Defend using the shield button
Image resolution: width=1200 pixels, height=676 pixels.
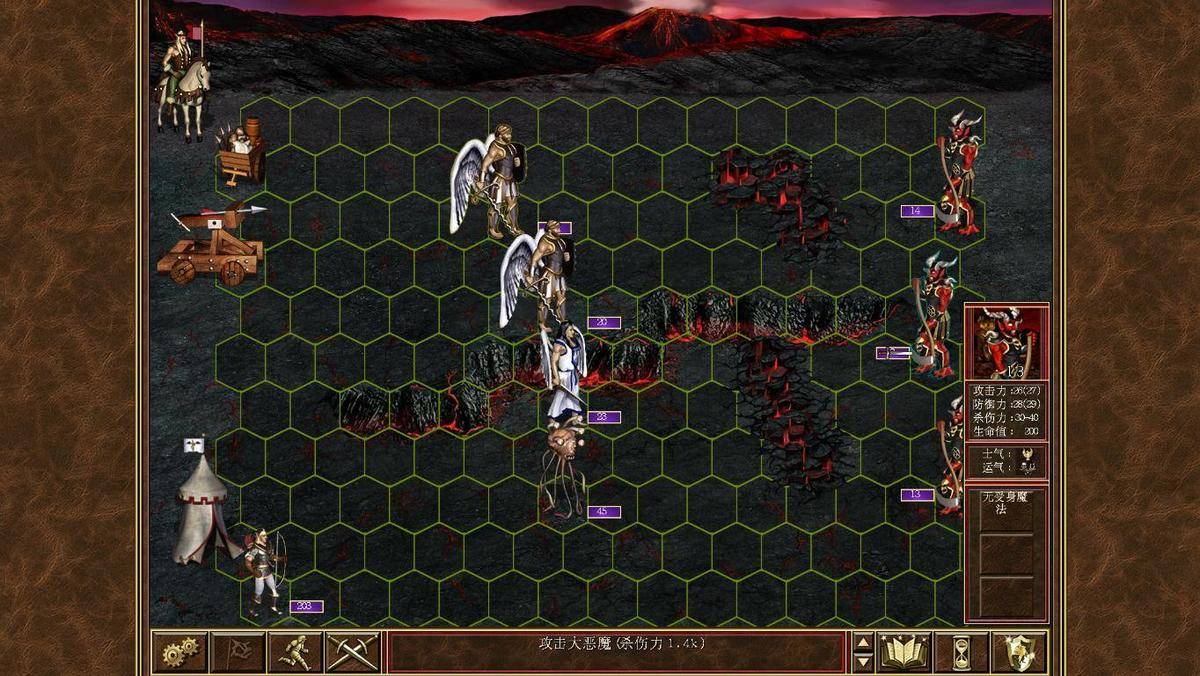(x=1019, y=652)
